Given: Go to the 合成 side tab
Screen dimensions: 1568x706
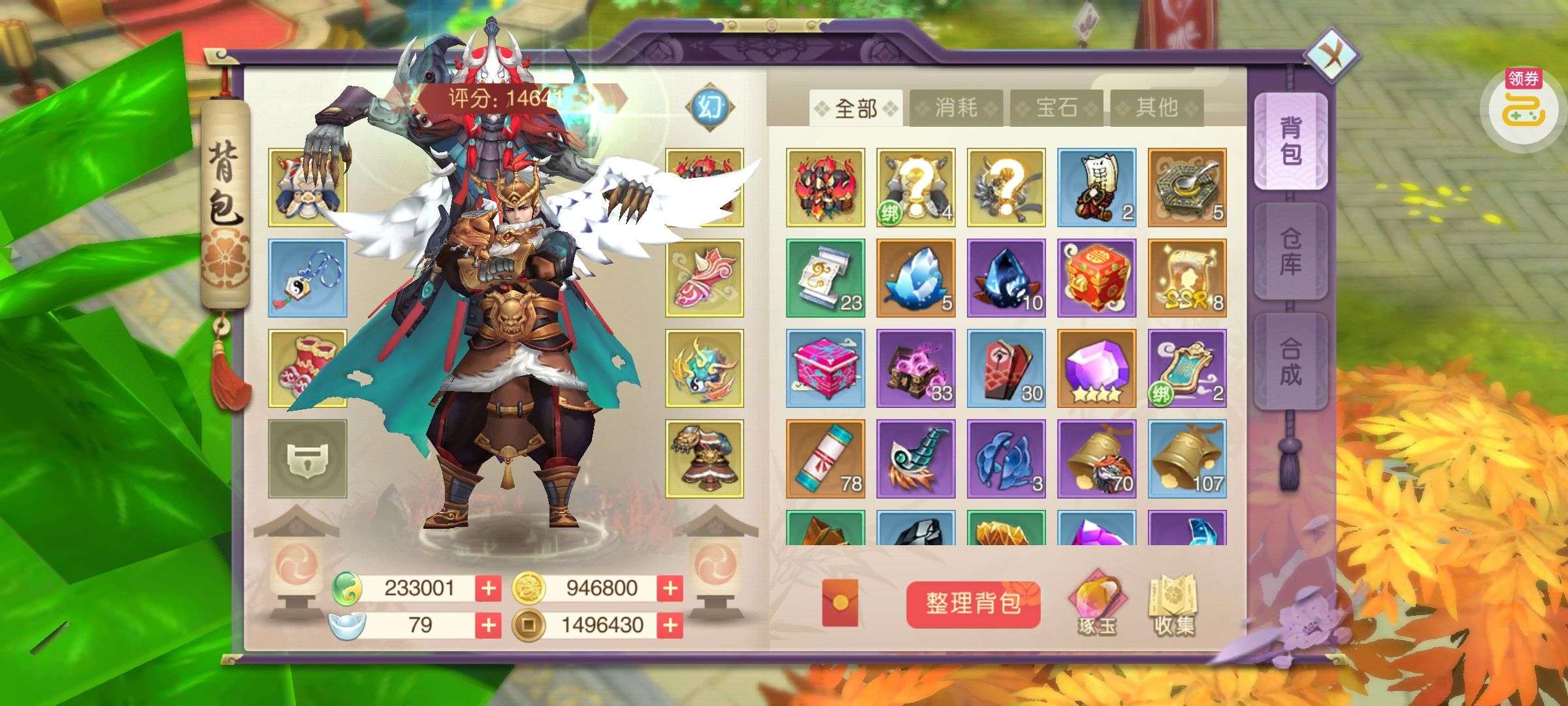Looking at the screenshot, I should [1290, 361].
